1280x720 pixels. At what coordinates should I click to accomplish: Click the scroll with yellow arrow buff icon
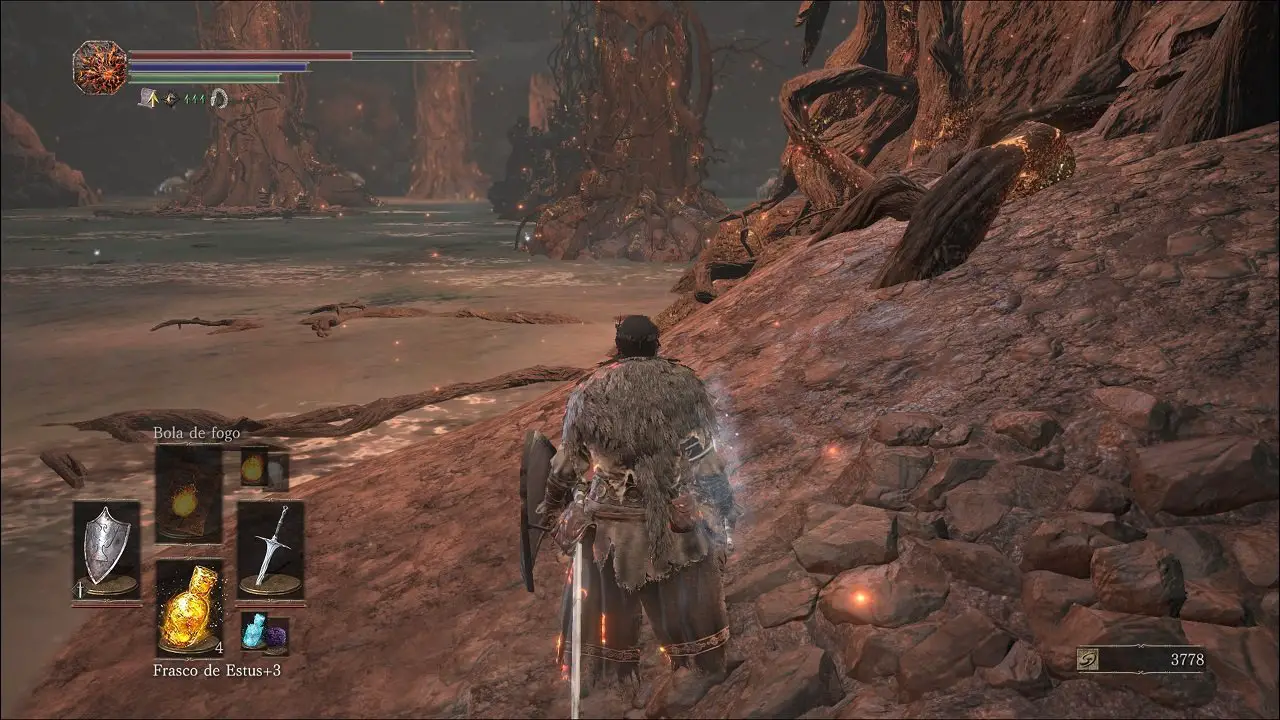148,98
